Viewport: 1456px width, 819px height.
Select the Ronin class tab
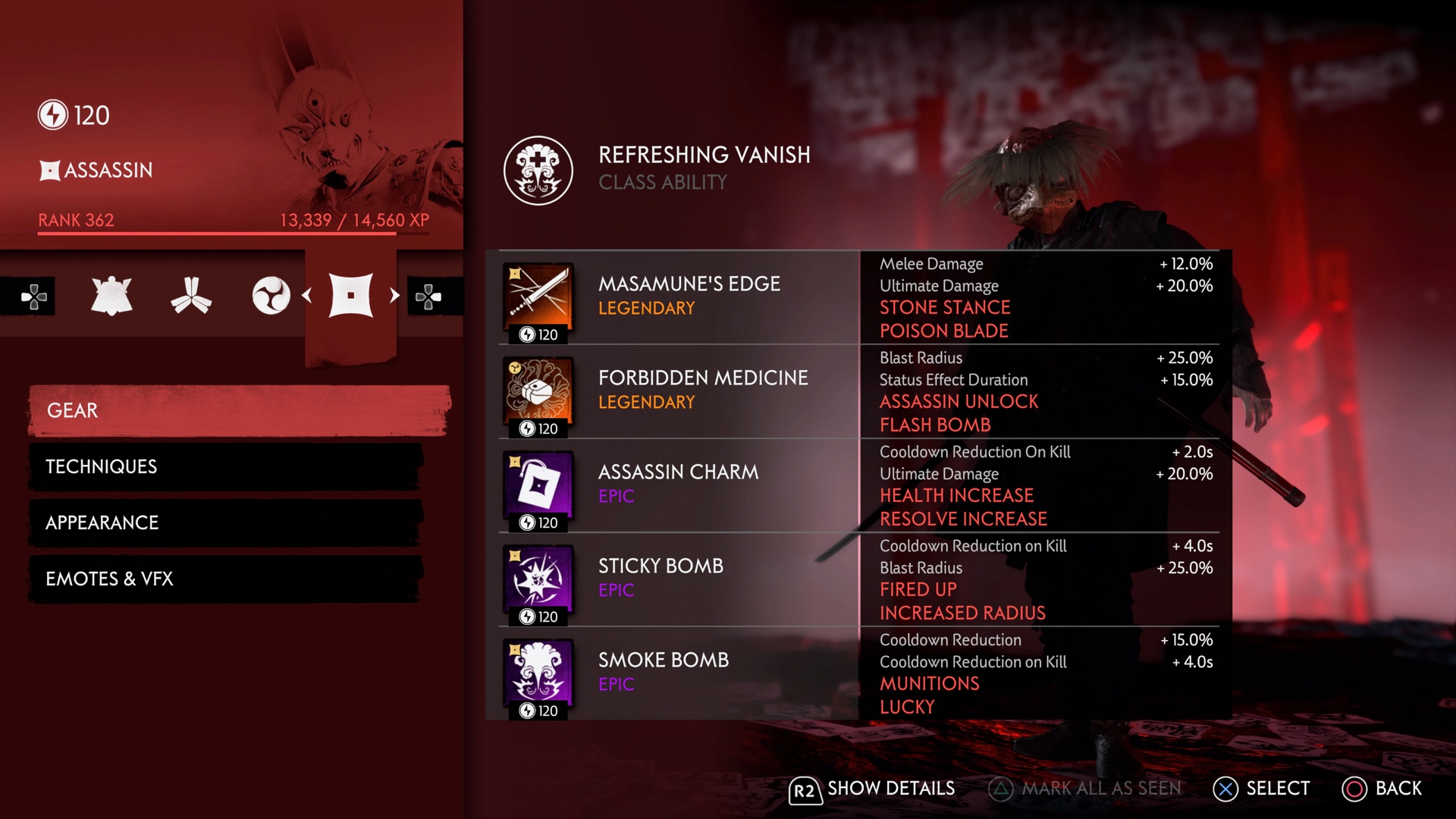[x=271, y=295]
